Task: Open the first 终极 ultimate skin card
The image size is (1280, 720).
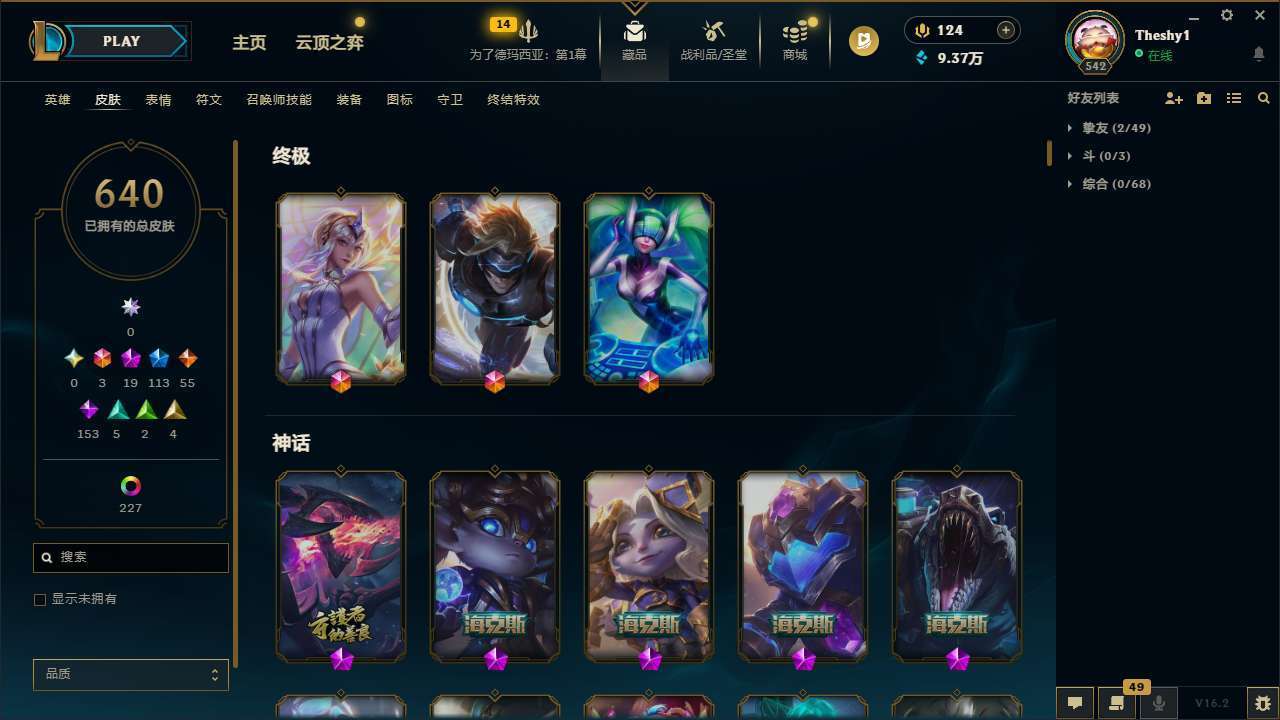Action: point(340,288)
